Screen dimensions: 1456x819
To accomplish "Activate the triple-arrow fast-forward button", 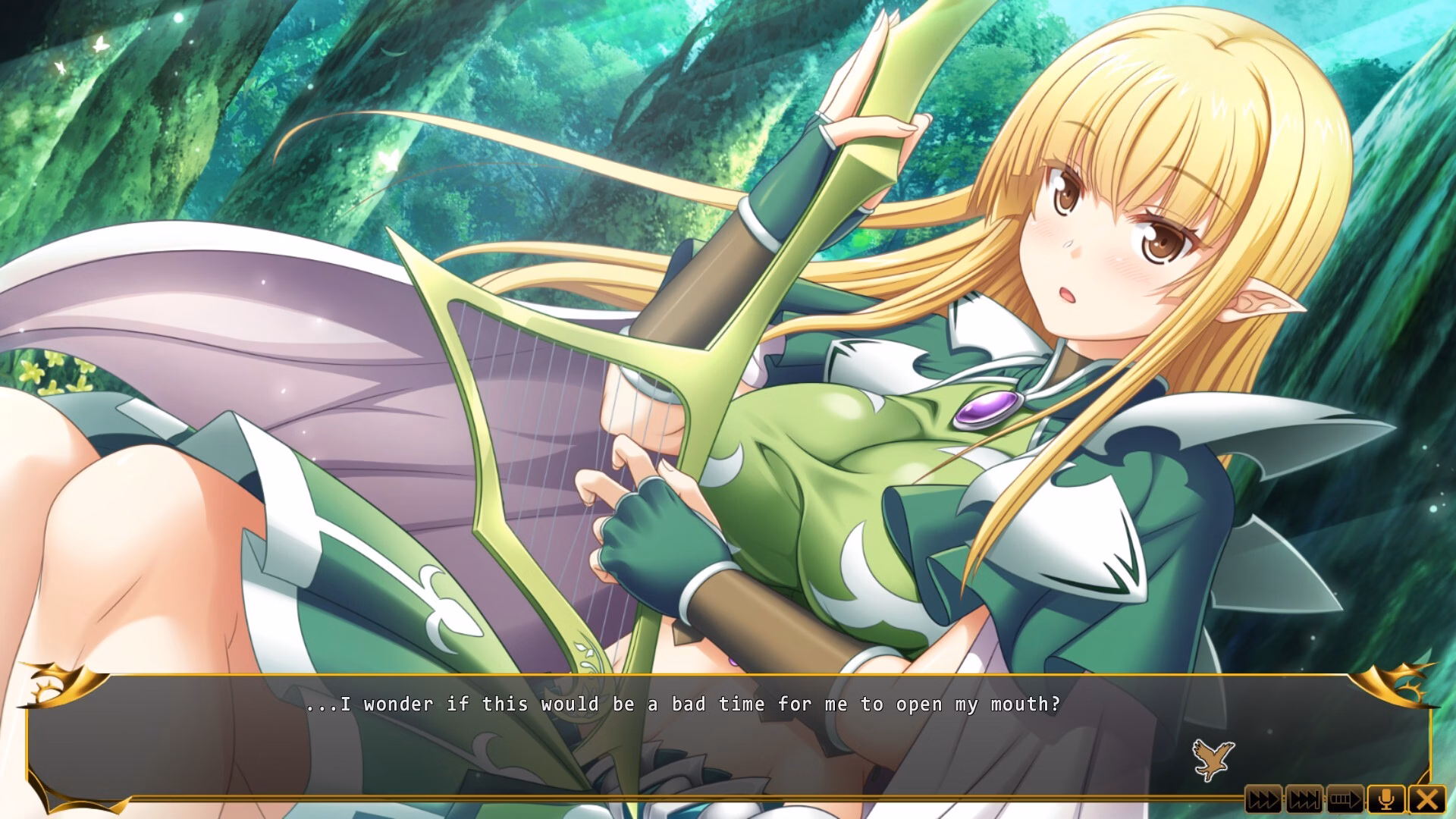I will pyautogui.click(x=1263, y=799).
